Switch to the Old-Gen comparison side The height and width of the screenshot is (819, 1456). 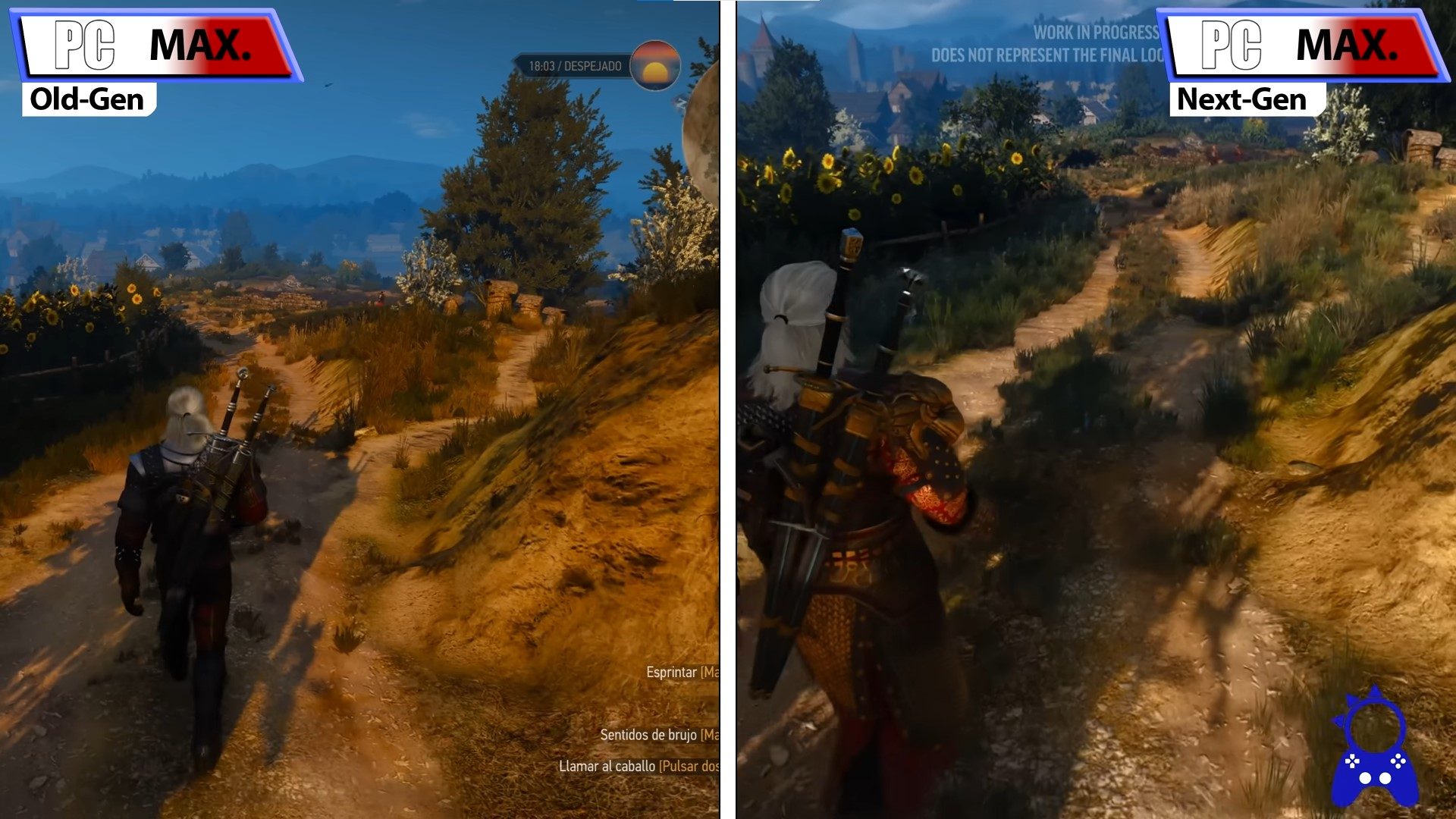356,409
